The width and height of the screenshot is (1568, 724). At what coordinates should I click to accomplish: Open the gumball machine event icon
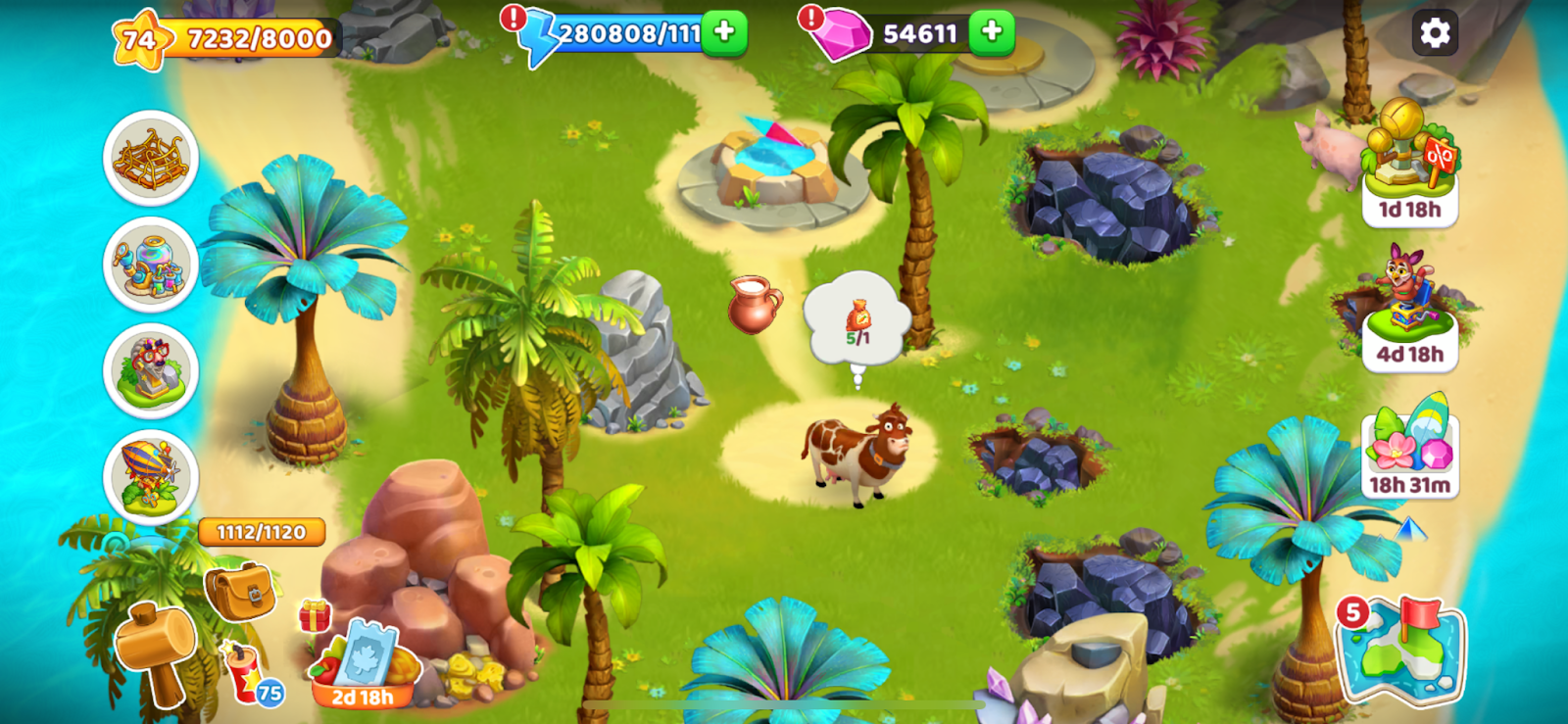pyautogui.click(x=151, y=265)
